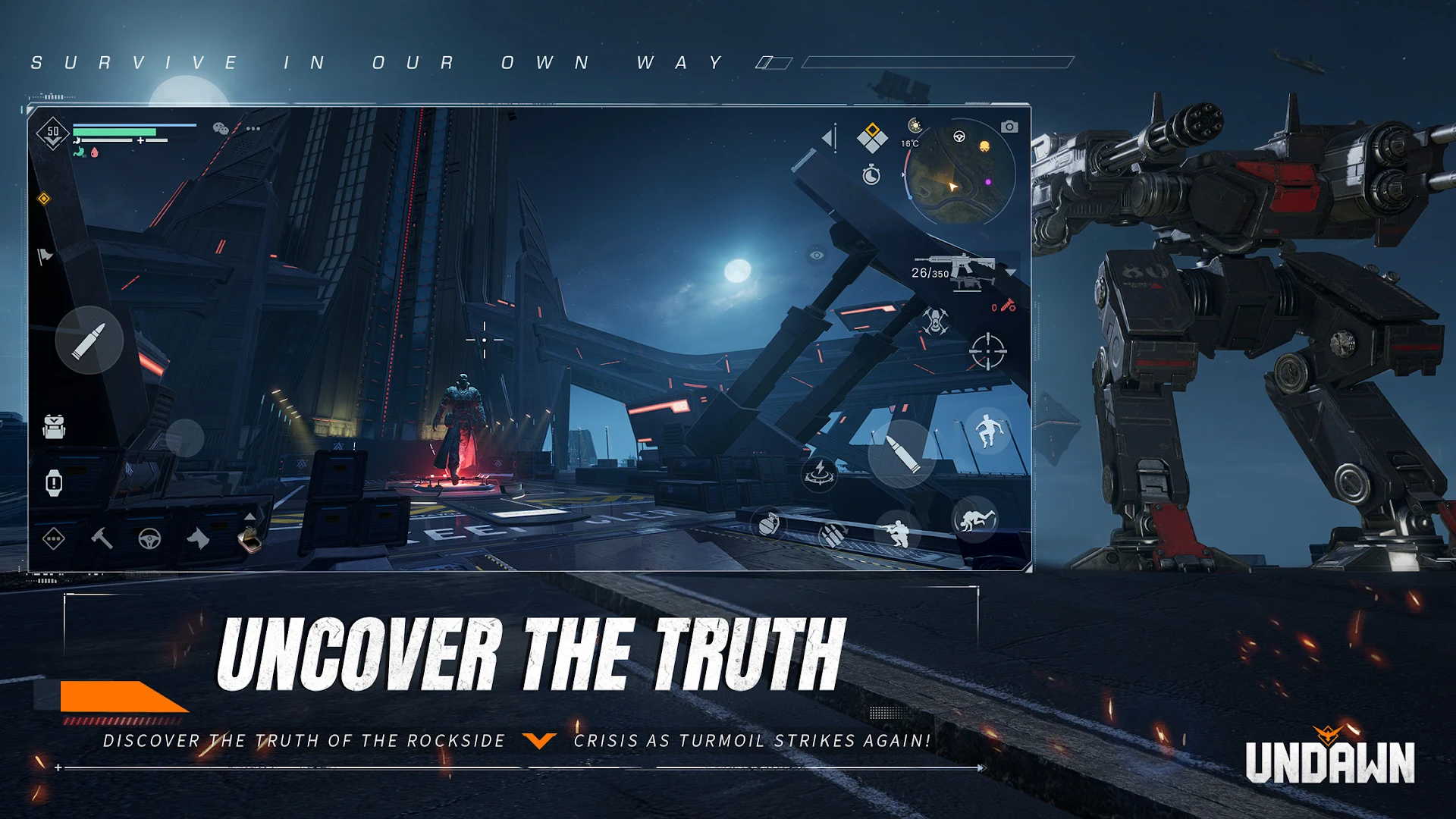Expand weapon selector arrow beside ammo count

click(1012, 272)
